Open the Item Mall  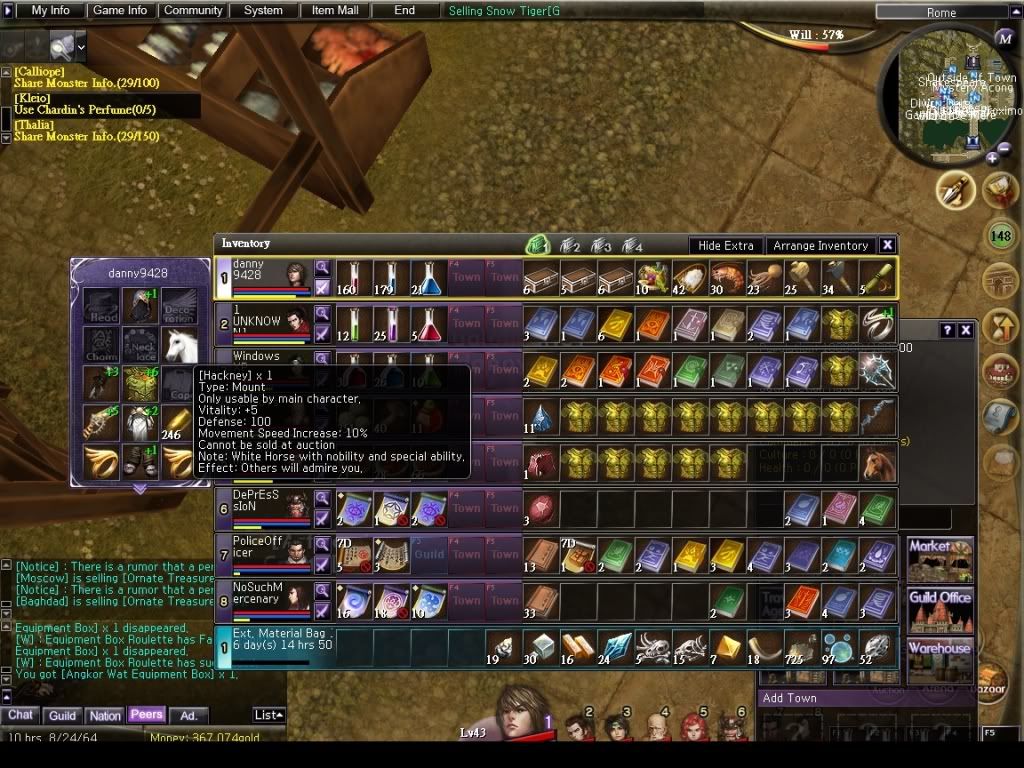tap(336, 11)
